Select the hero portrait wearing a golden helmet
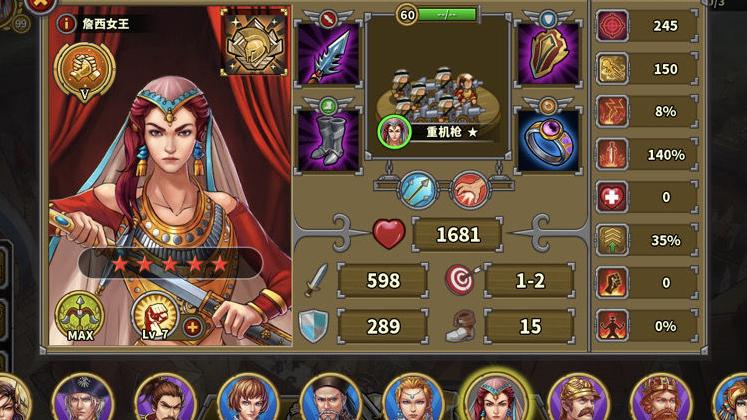This screenshot has height=420, width=747. pyautogui.click(x=577, y=400)
